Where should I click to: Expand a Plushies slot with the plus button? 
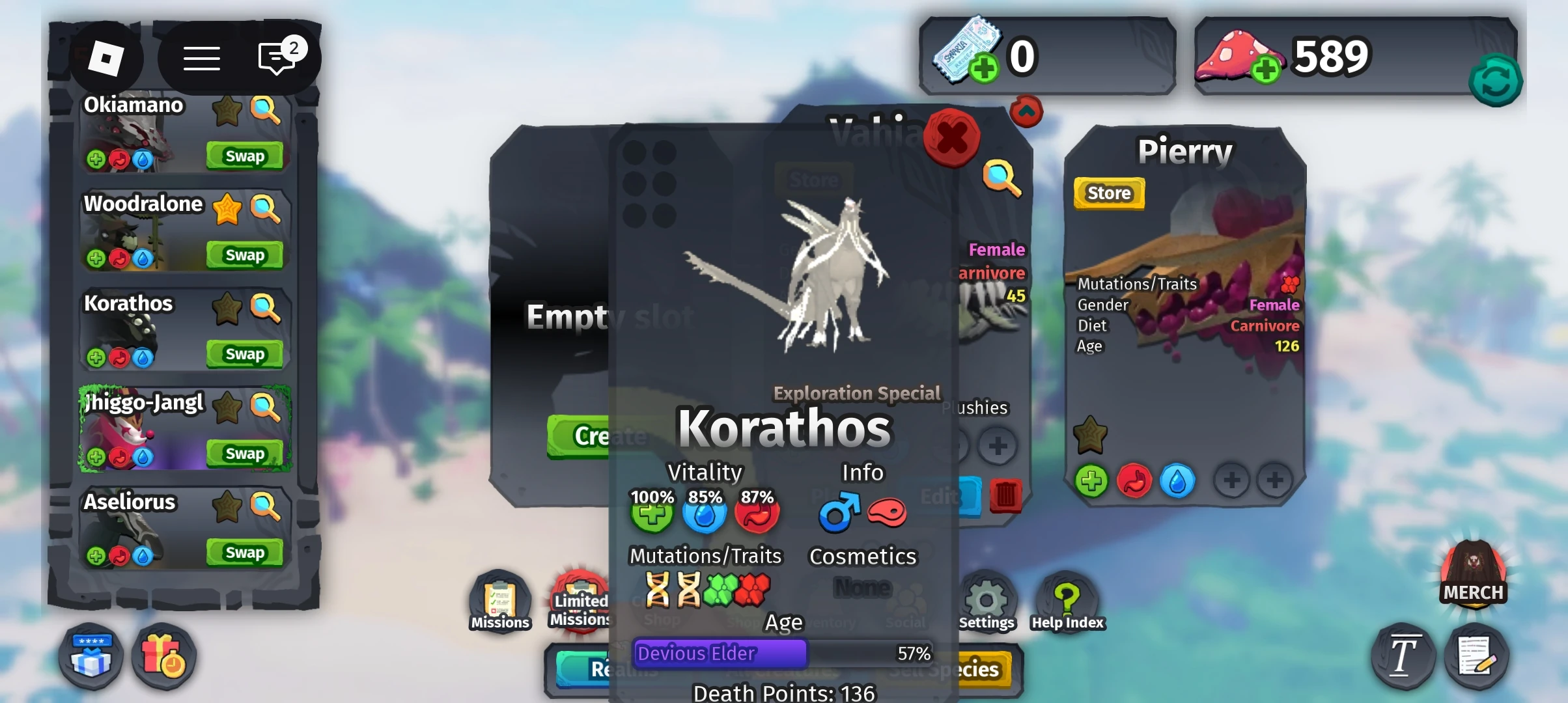click(x=998, y=446)
